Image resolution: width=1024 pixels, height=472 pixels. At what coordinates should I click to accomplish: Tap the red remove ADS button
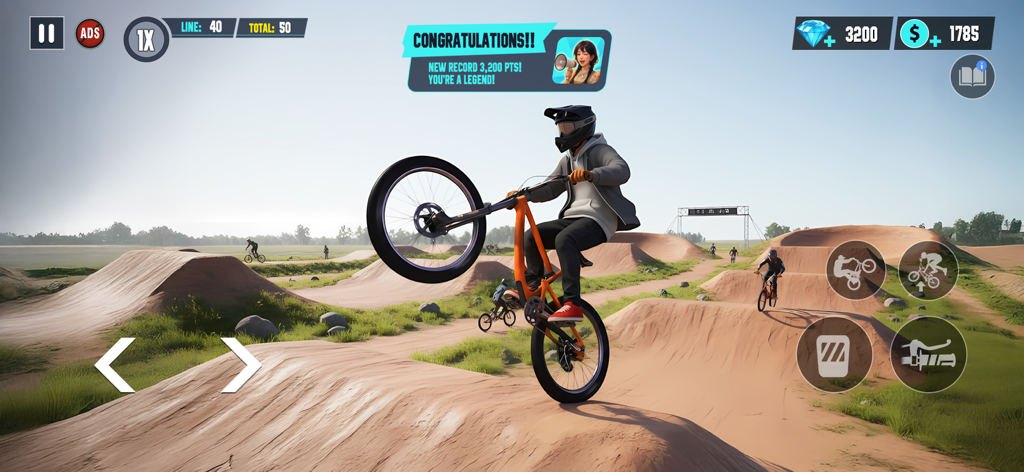point(90,34)
